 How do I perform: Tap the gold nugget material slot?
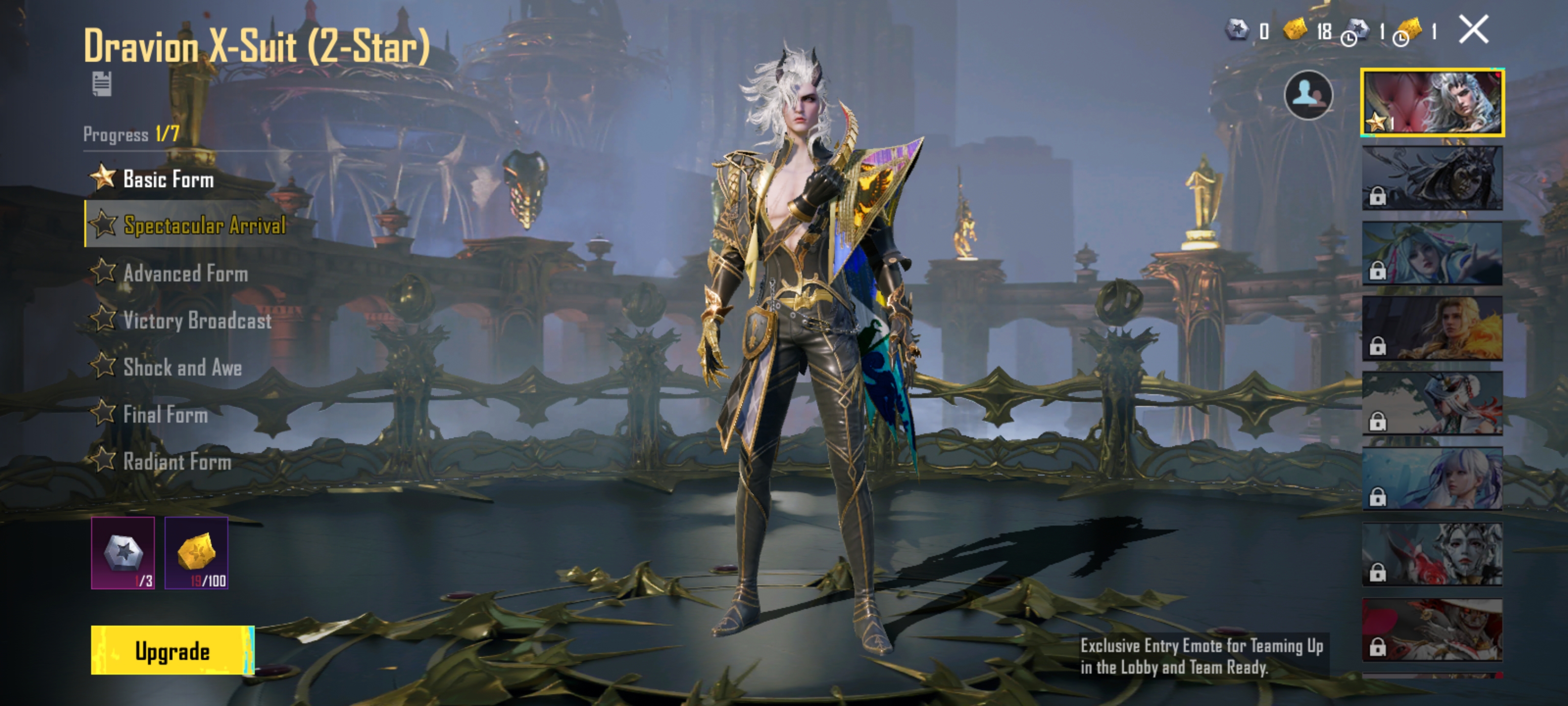tap(196, 553)
